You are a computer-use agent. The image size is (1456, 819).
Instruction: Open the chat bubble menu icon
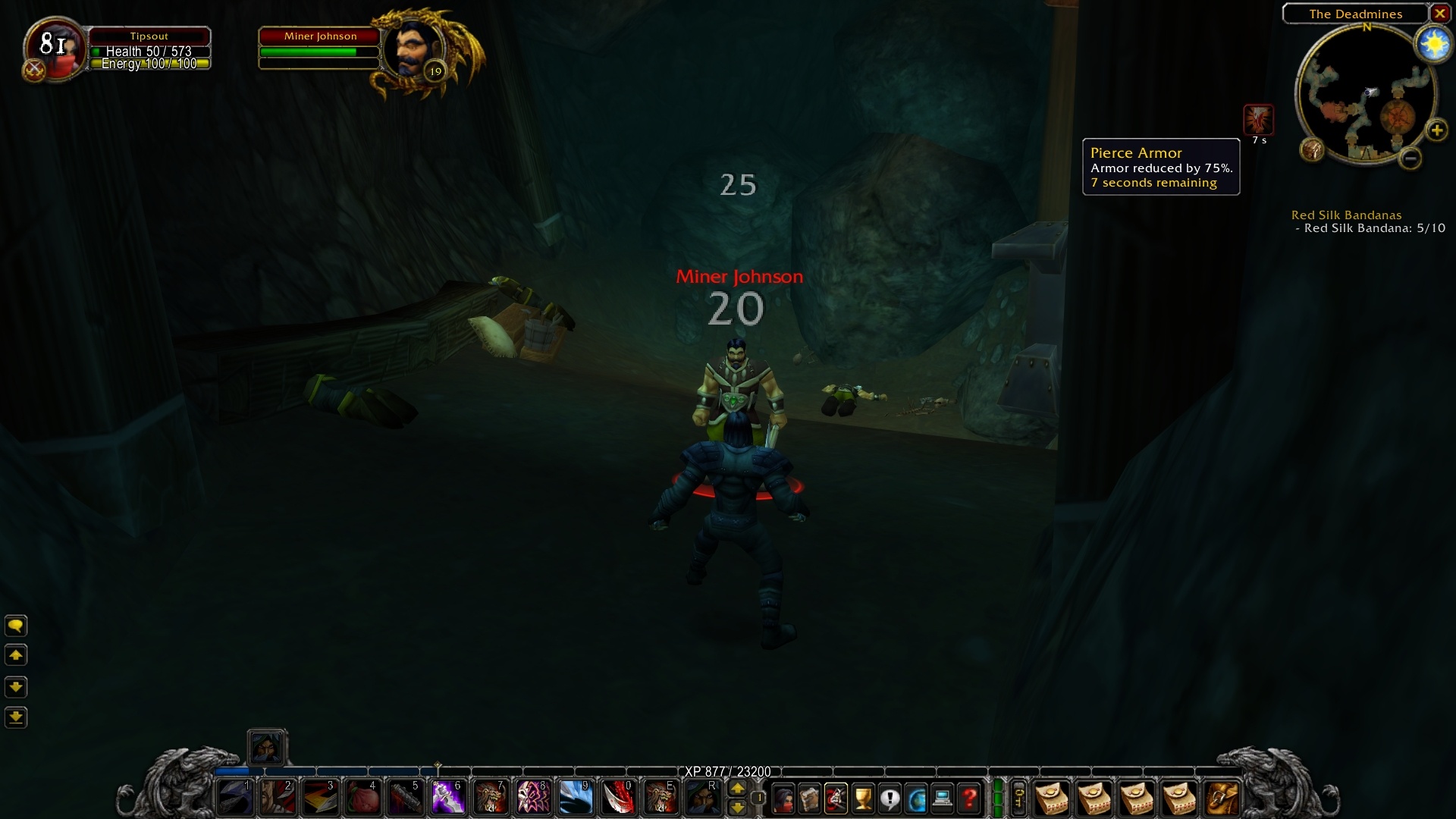[x=17, y=626]
